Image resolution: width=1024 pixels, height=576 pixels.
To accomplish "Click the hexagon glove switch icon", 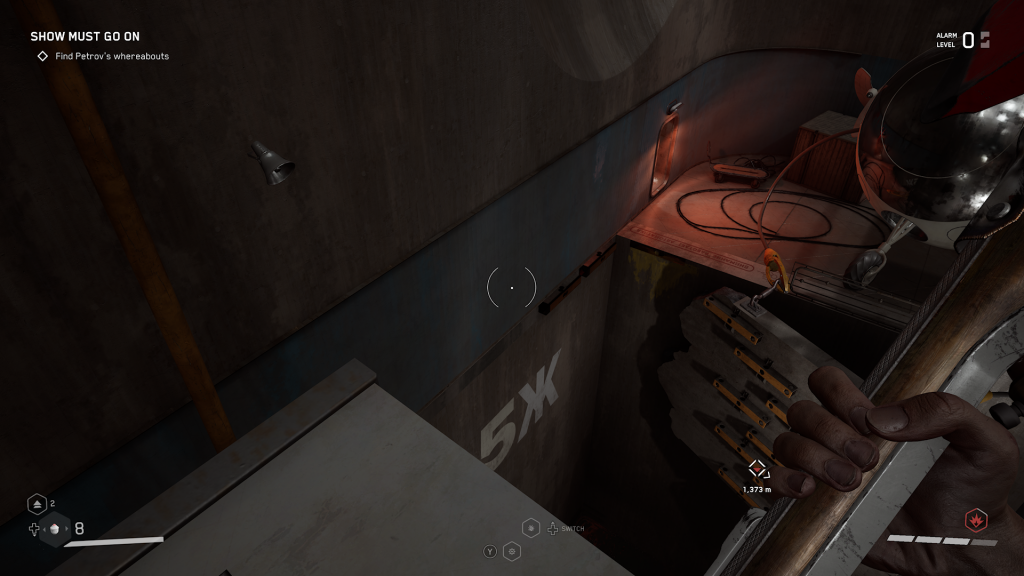I will point(531,528).
